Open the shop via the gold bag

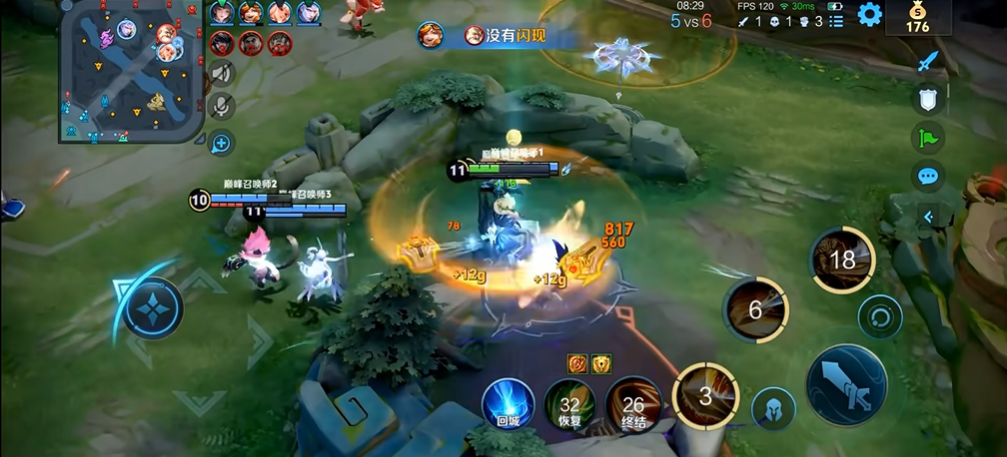coord(917,17)
